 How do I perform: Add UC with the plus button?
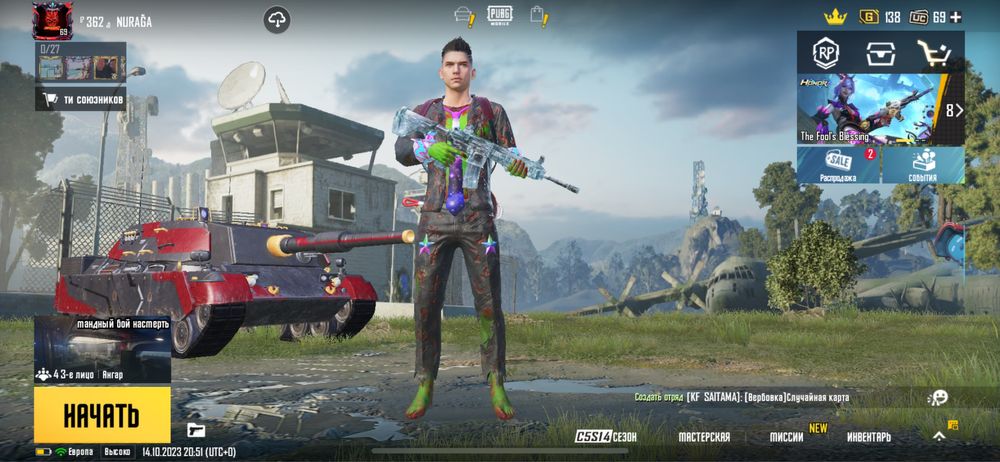coord(956,17)
